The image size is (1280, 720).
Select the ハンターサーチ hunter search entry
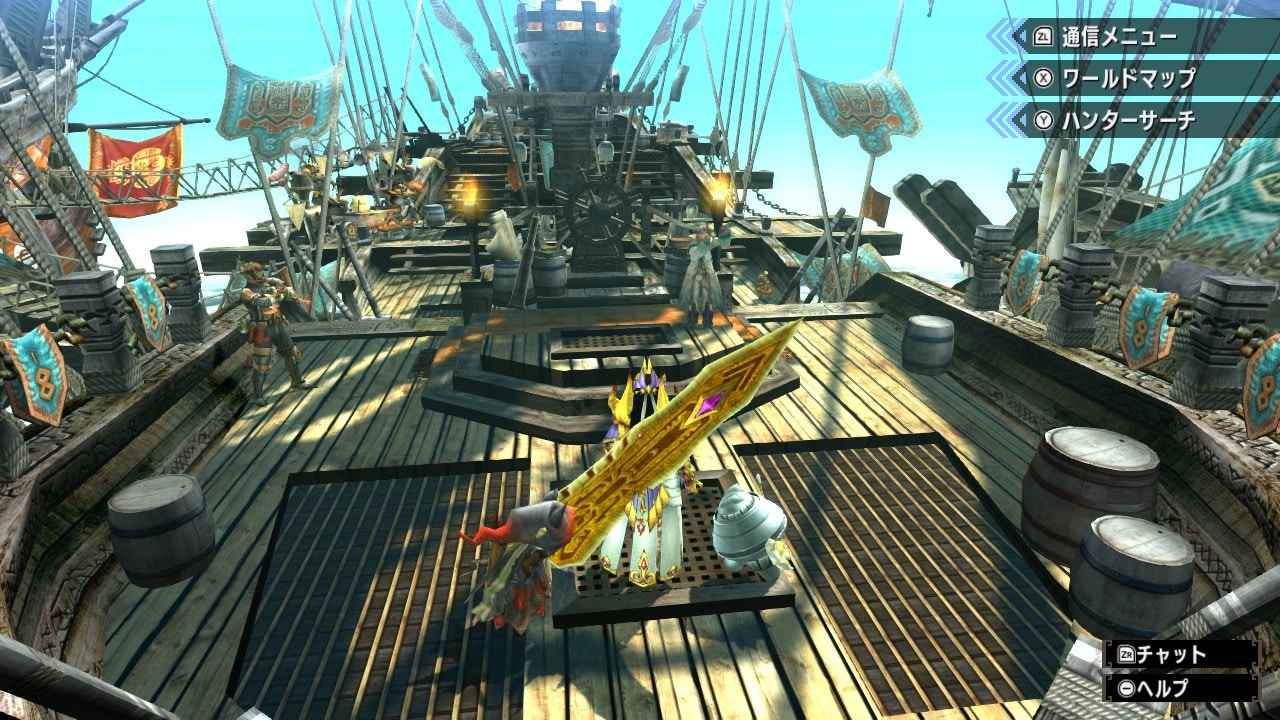tap(1130, 120)
